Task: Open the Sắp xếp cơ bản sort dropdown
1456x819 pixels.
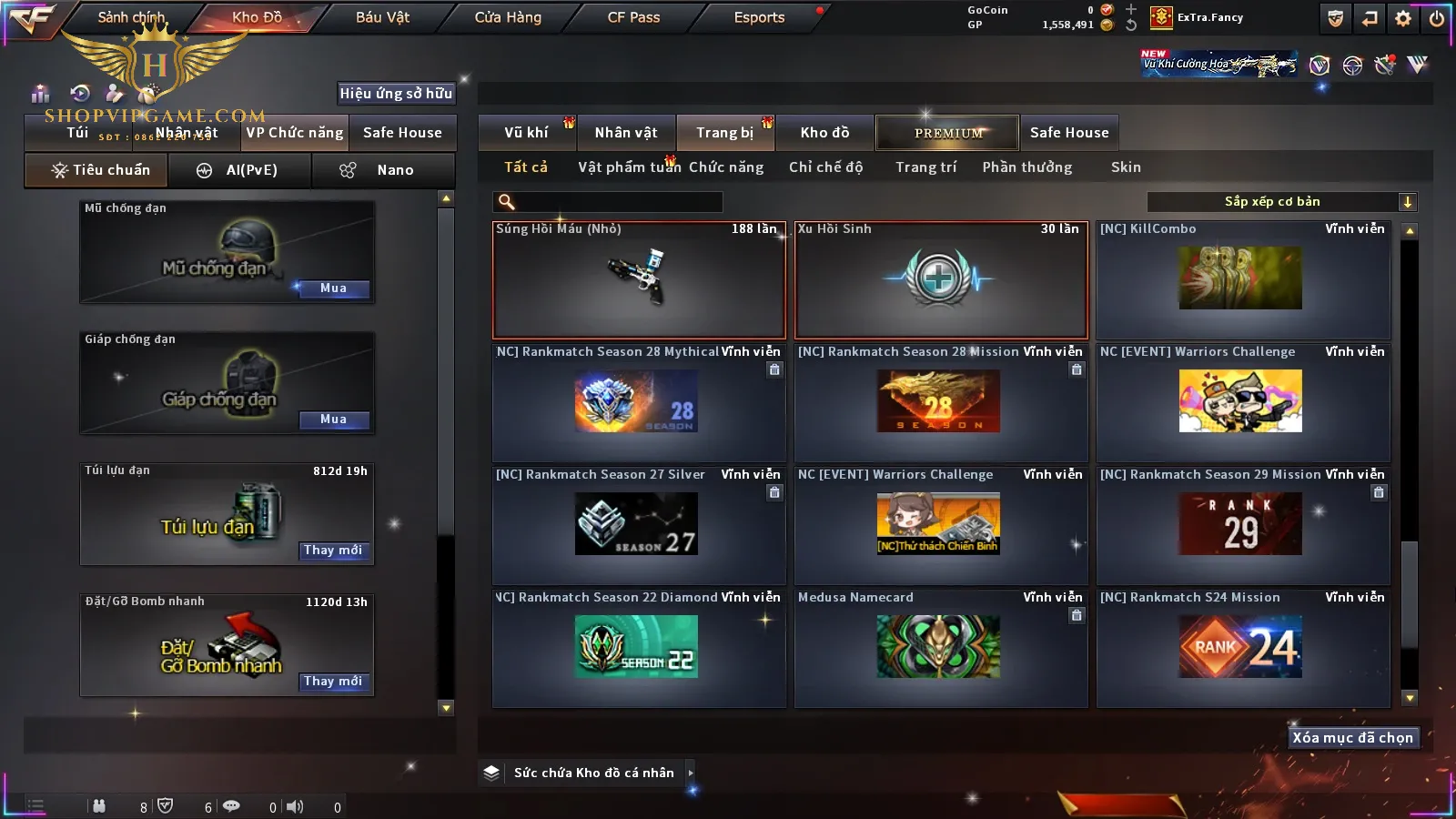Action: tap(1281, 202)
